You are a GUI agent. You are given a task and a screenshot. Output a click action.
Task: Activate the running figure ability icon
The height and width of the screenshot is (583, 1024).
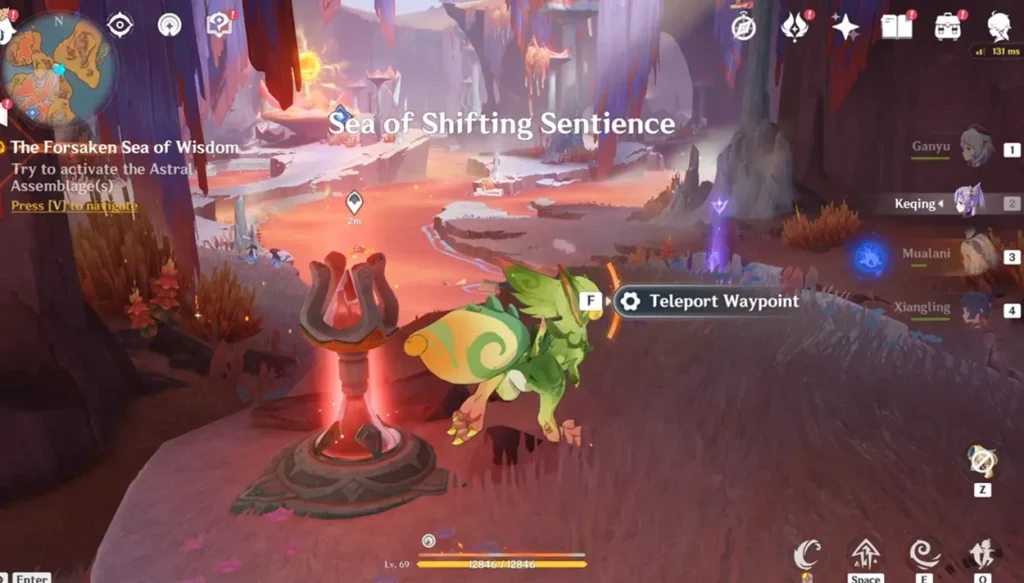(981, 553)
